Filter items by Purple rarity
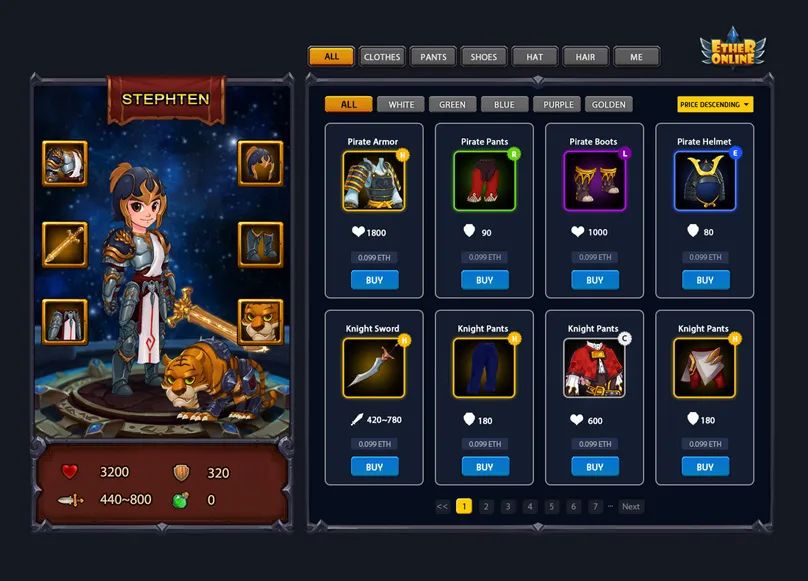This screenshot has height=581, width=808. tap(558, 104)
